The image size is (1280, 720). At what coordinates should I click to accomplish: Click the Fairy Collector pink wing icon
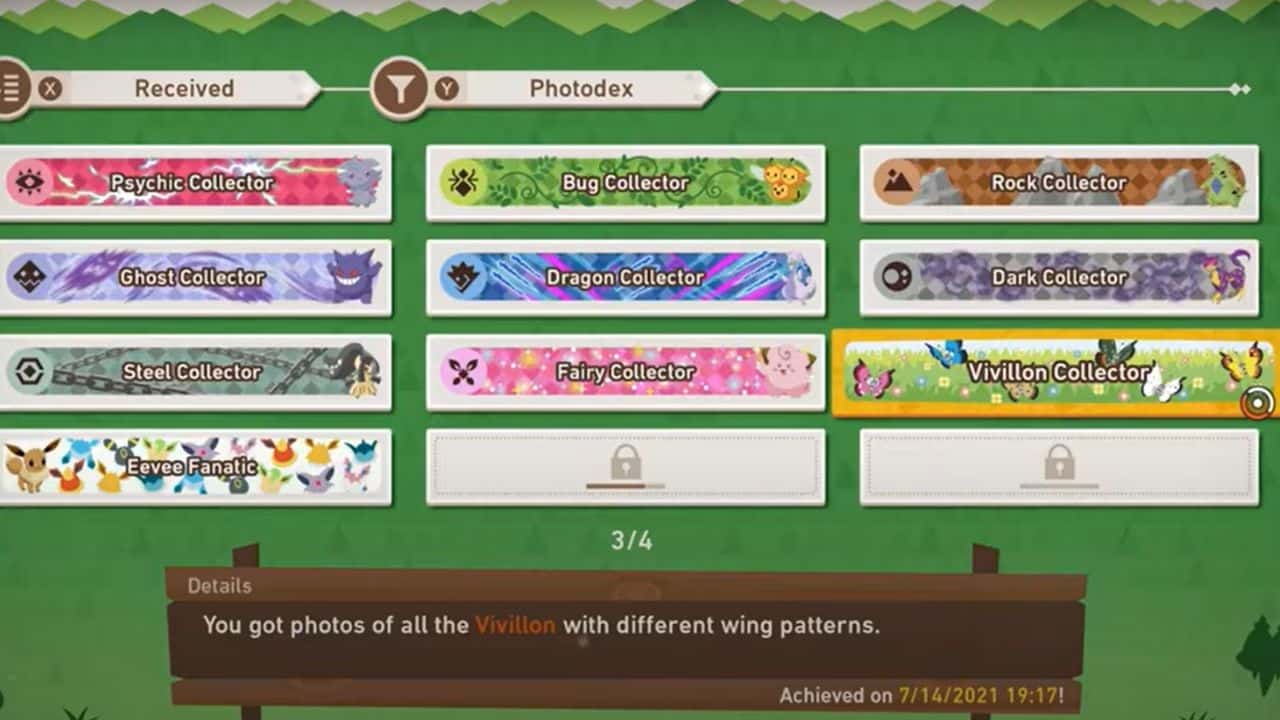pos(461,372)
